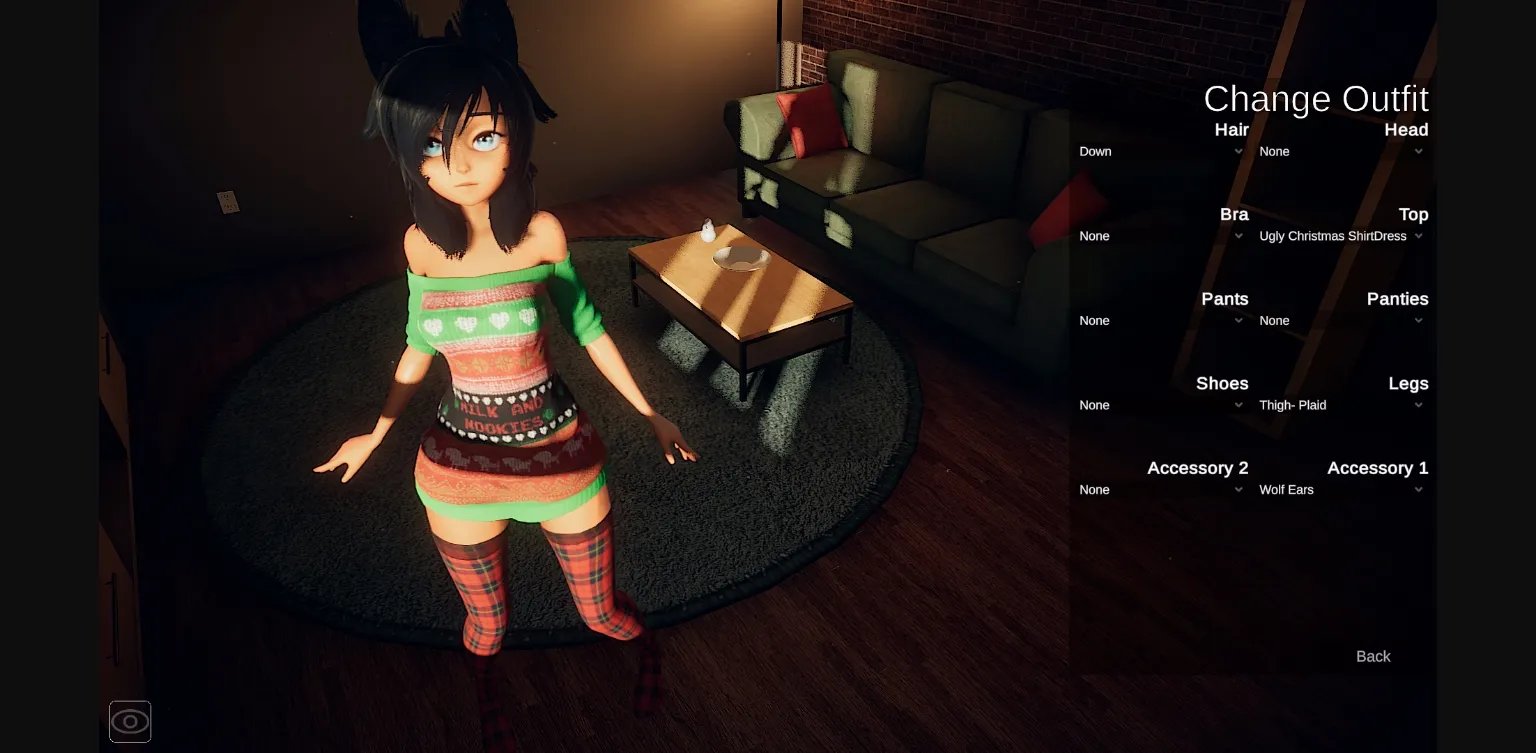Viewport: 1536px width, 753px height.
Task: Select the "Wolf Ears" accessory text
Action: (1286, 489)
